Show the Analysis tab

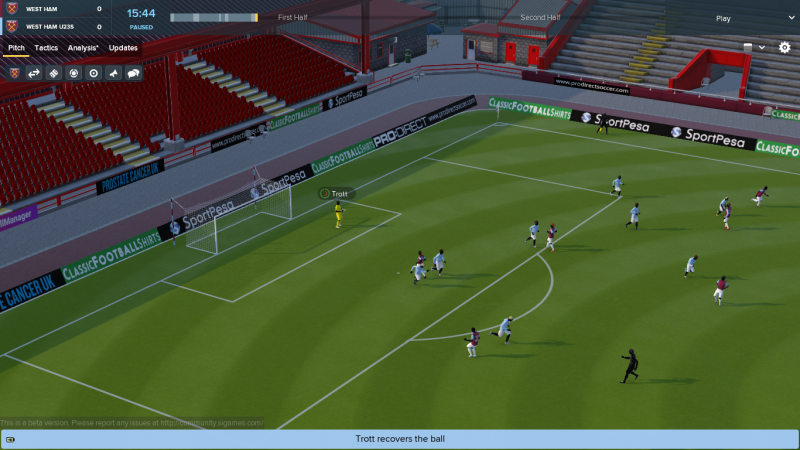pyautogui.click(x=83, y=48)
